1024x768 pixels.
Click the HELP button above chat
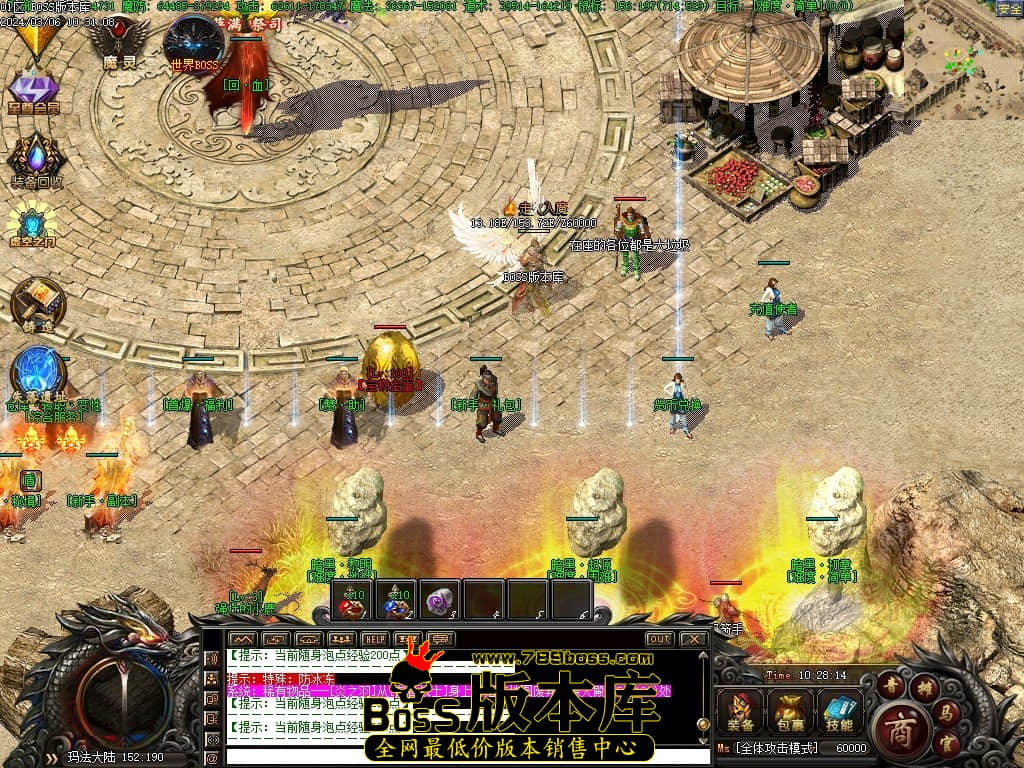click(375, 639)
